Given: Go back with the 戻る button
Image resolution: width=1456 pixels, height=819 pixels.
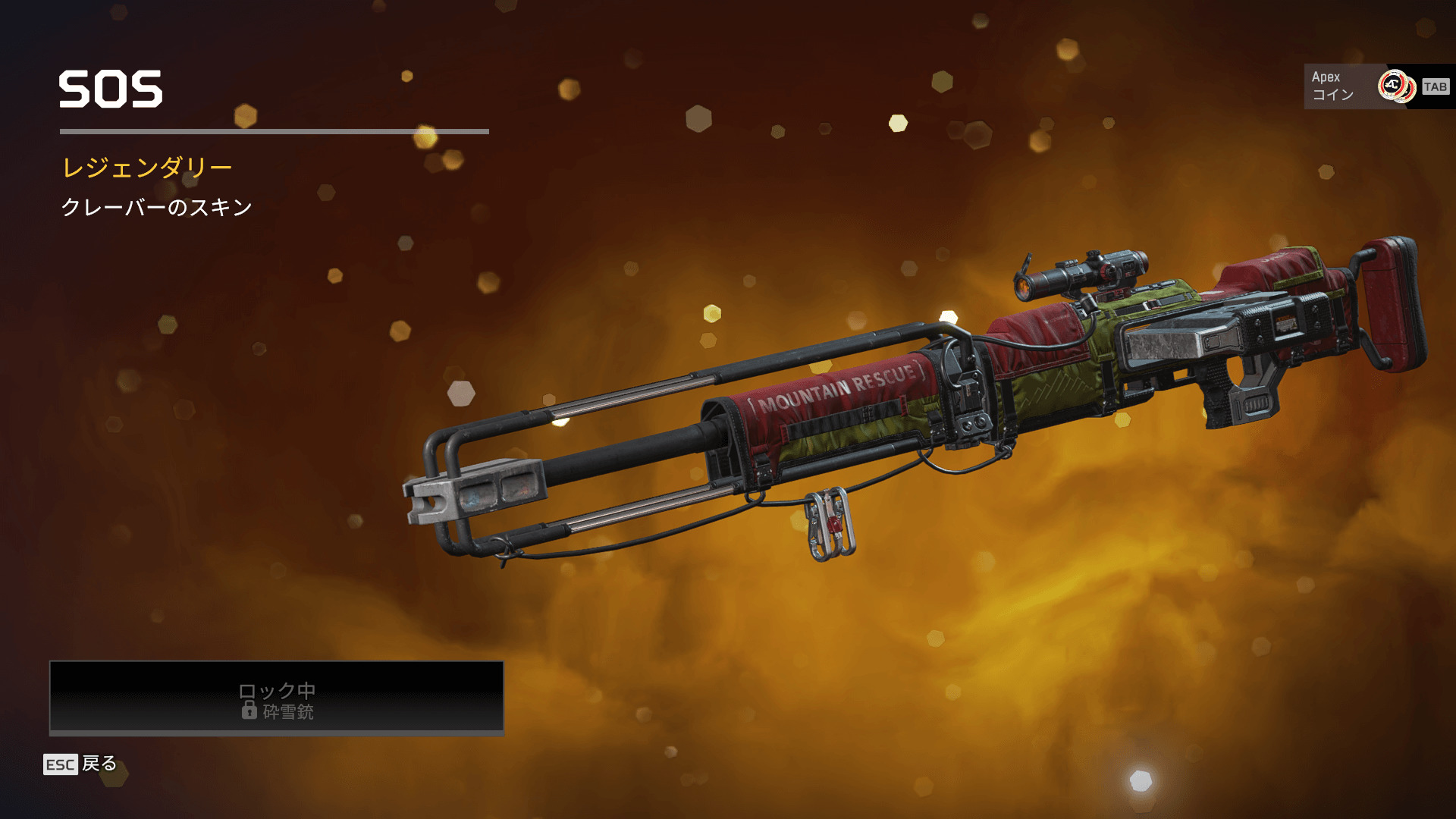Looking at the screenshot, I should point(81,764).
